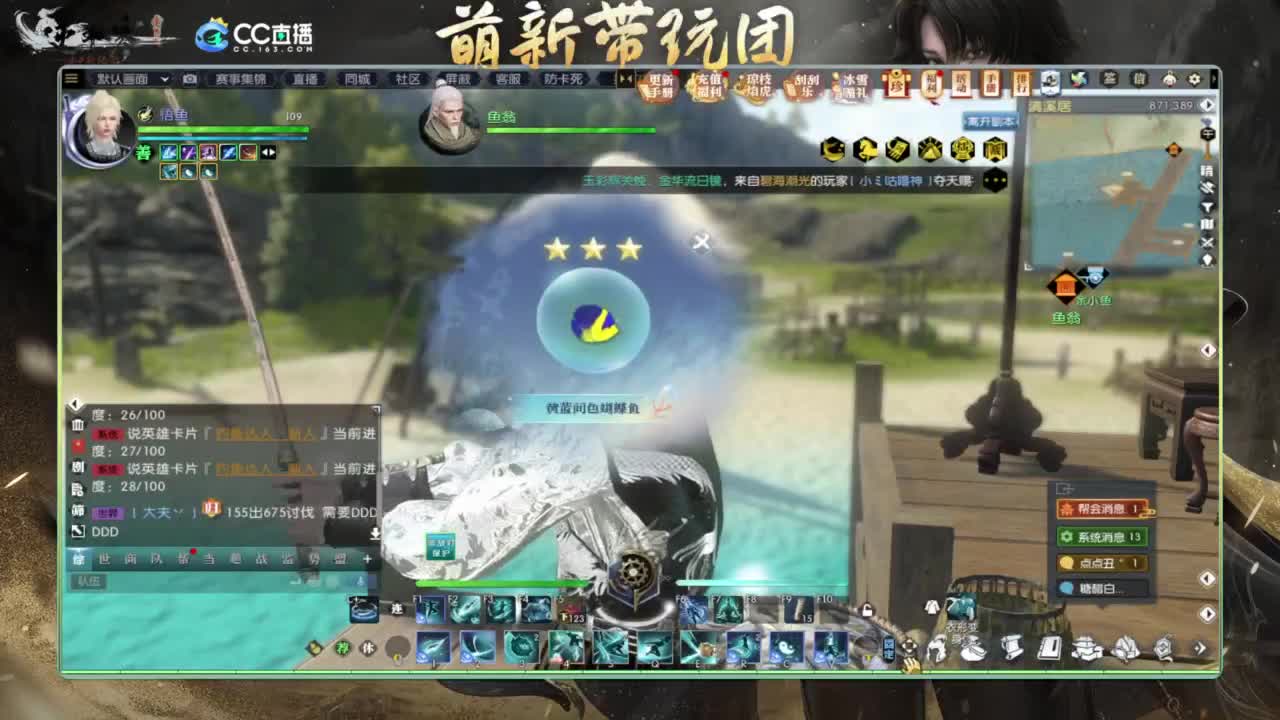Open the 默认画面 dropdown
The height and width of the screenshot is (720, 1280).
point(135,78)
